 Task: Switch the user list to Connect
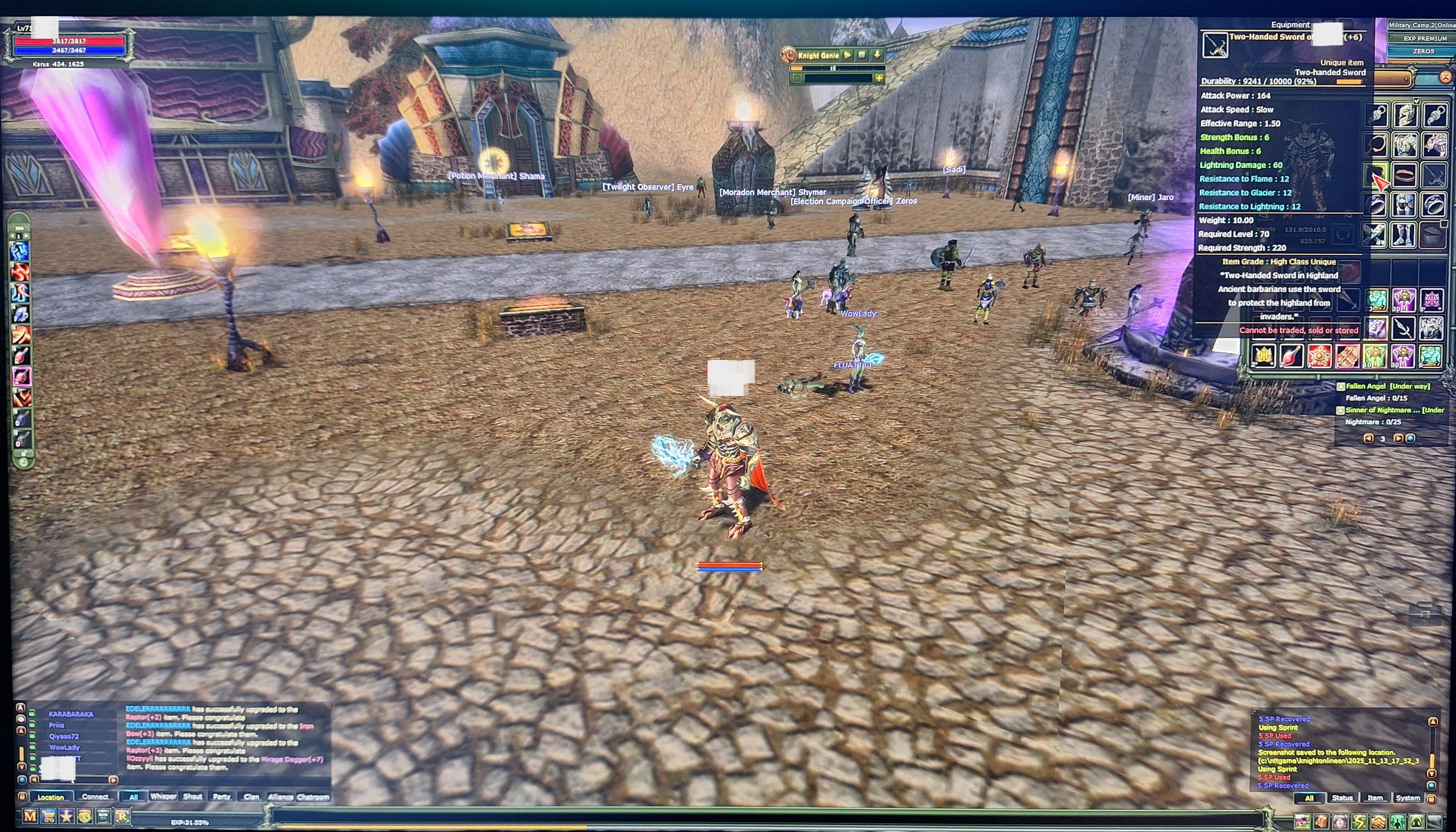(x=95, y=797)
